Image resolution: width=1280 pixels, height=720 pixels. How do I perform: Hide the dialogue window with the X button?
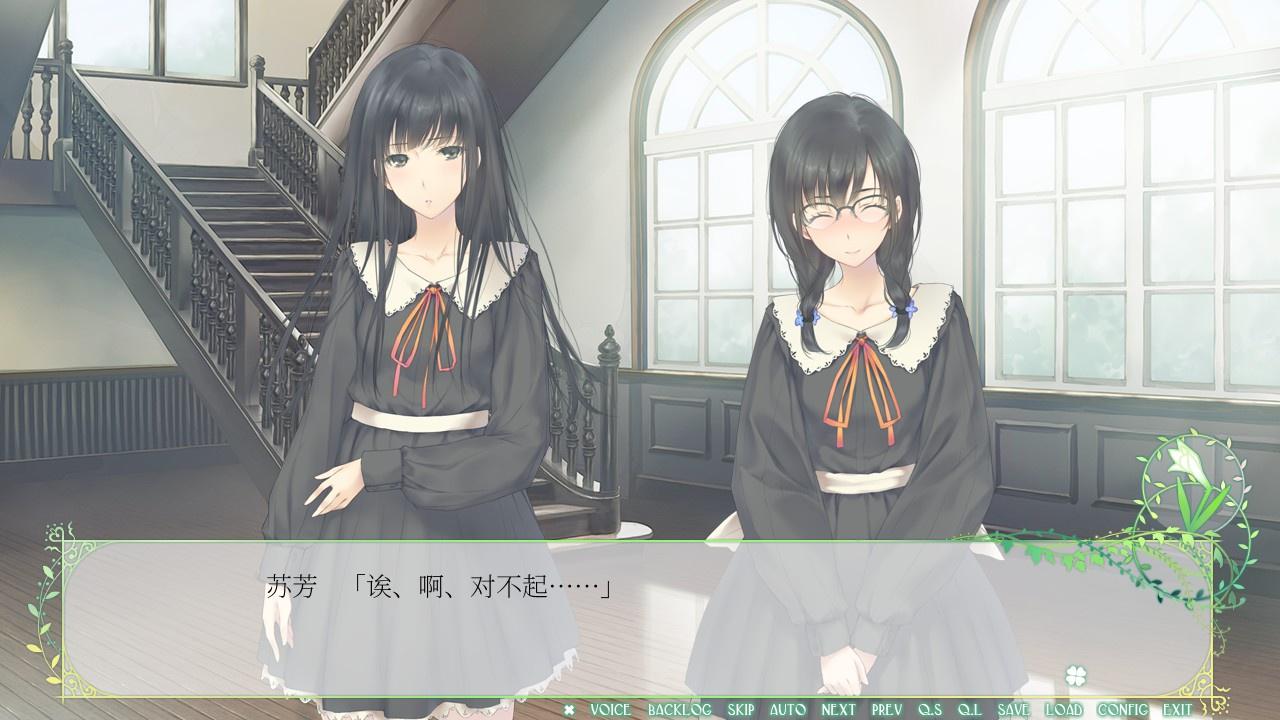pos(569,710)
